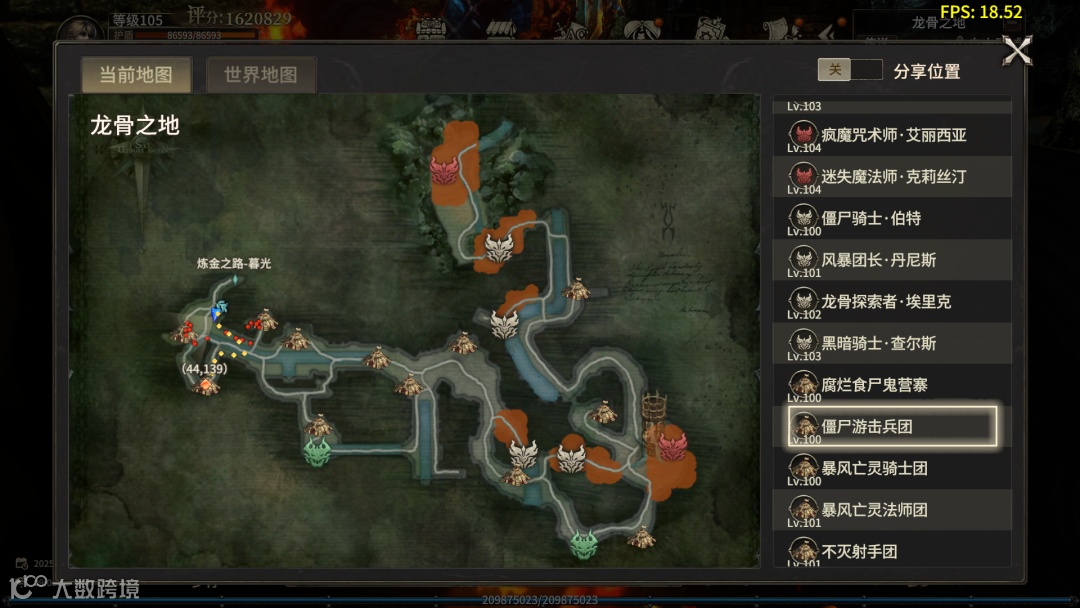Select the 当前地图 tab

135,75
